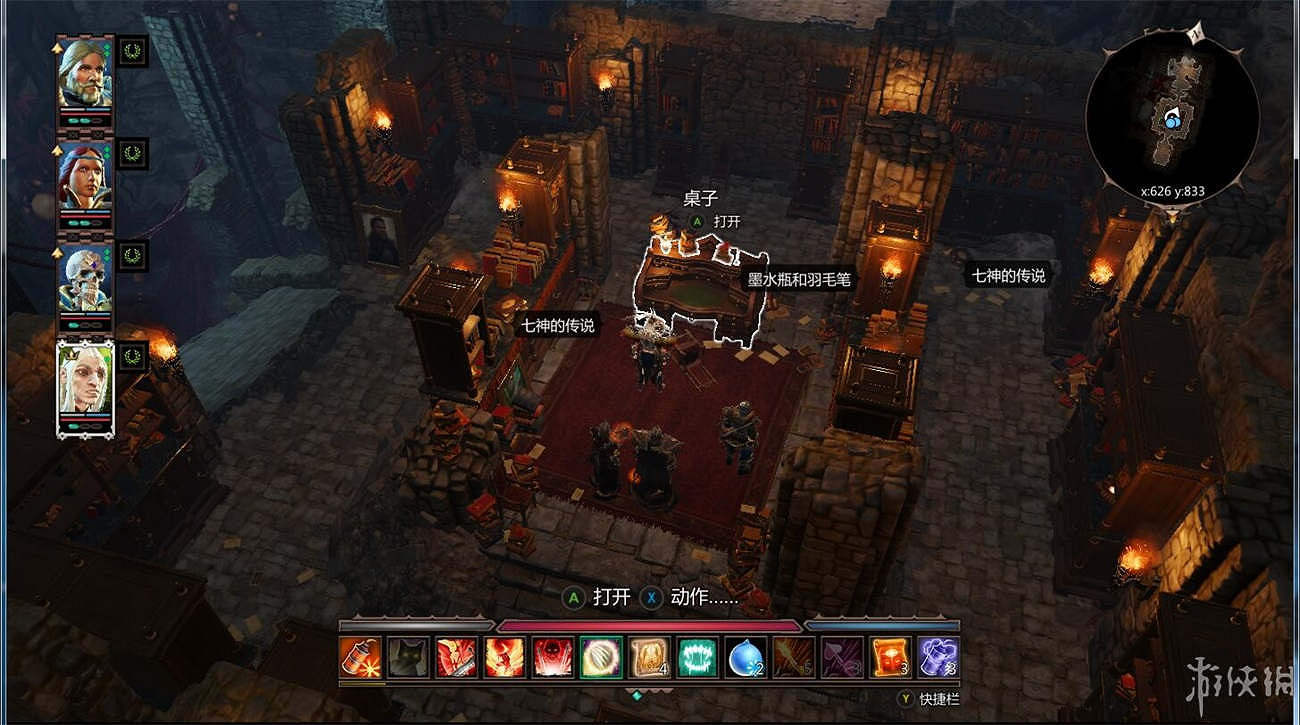Select the white-haired elf portrait

point(85,384)
